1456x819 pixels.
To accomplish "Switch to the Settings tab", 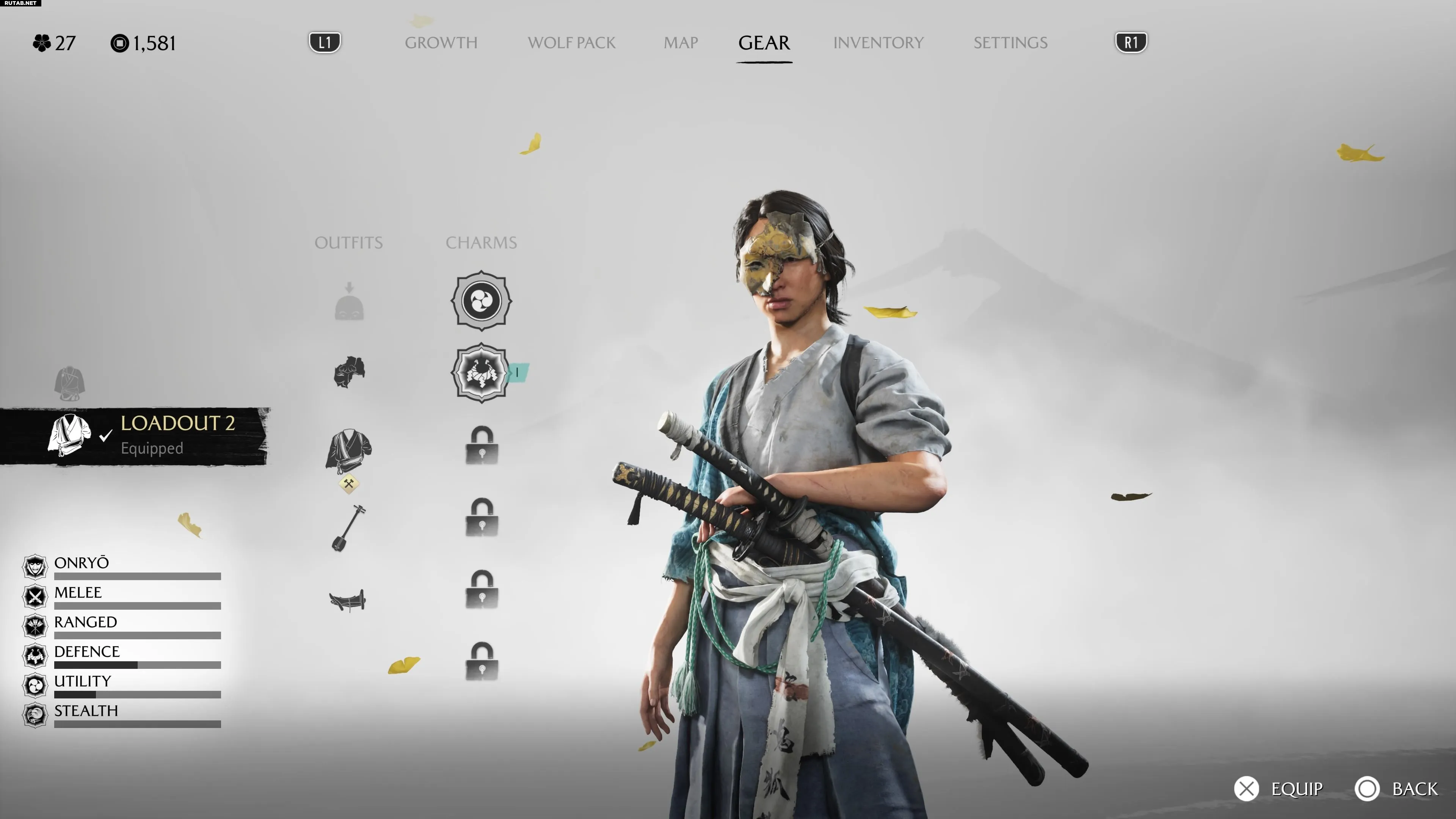I will (x=1010, y=43).
